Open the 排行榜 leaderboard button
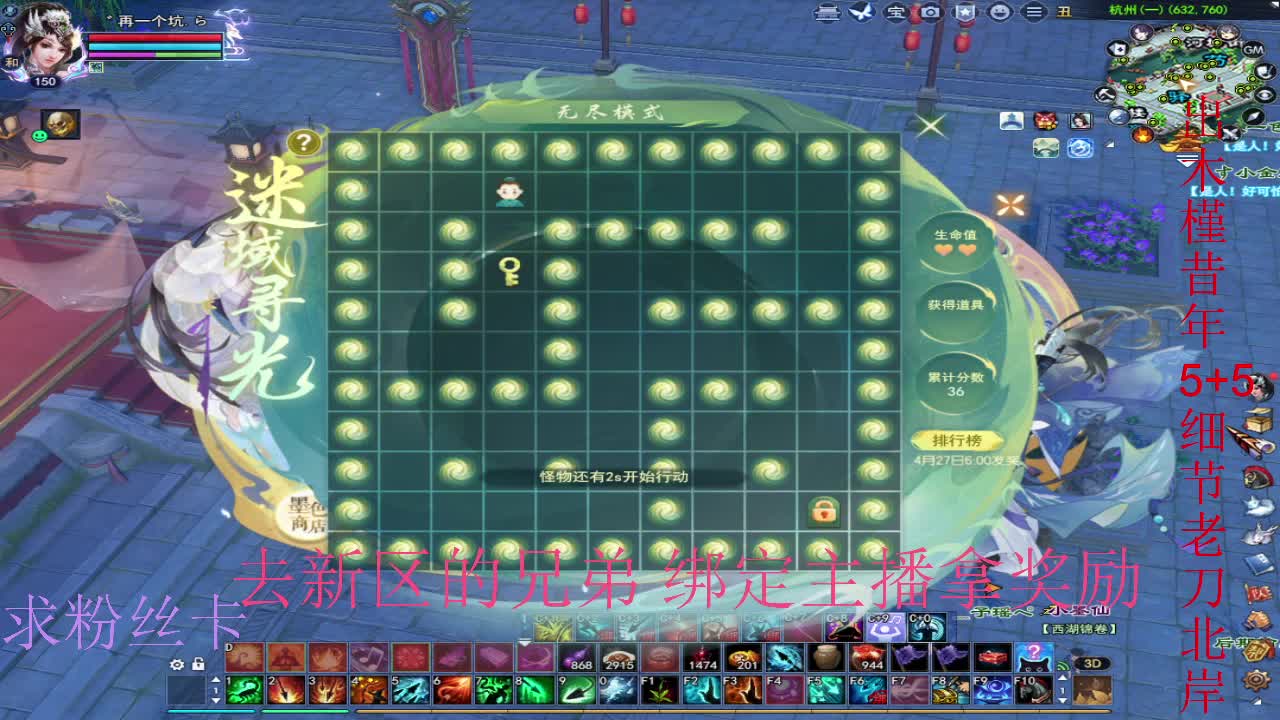1280x720 pixels. 960,437
